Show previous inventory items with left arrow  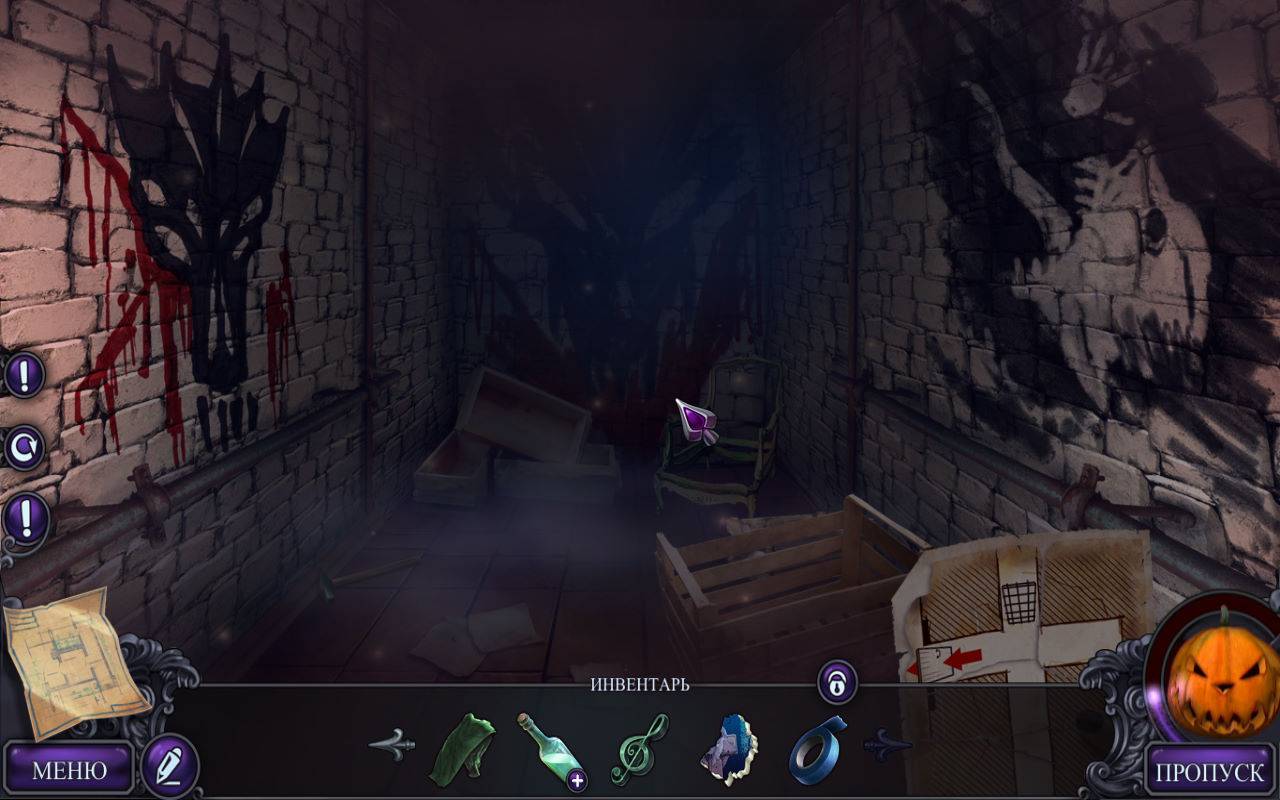coord(392,745)
